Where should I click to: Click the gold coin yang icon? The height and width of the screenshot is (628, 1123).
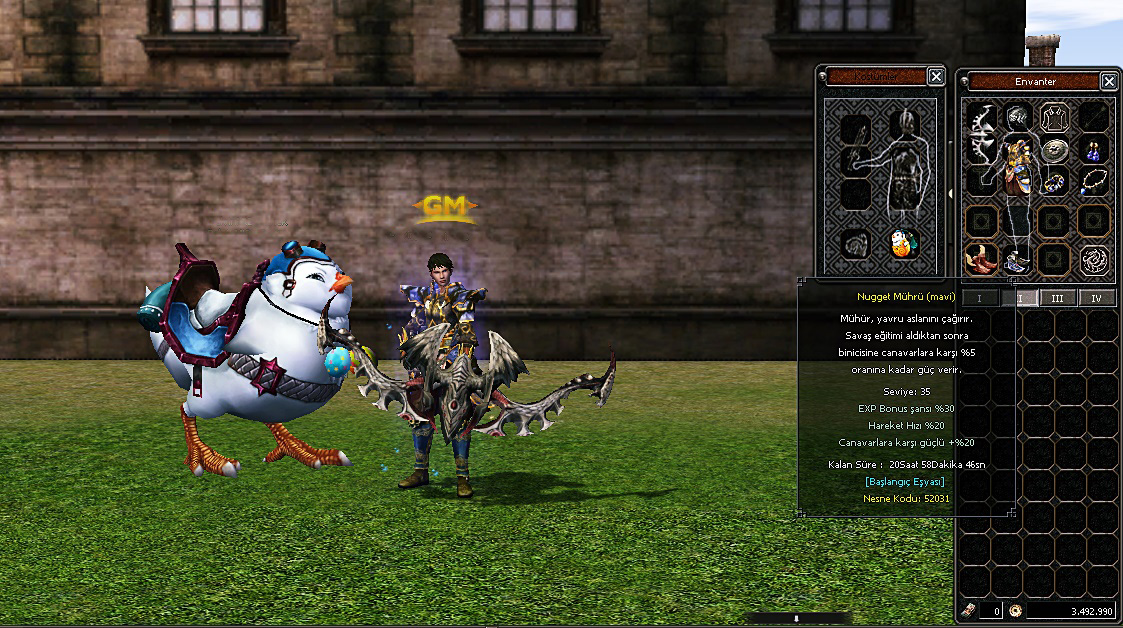coord(1016,611)
